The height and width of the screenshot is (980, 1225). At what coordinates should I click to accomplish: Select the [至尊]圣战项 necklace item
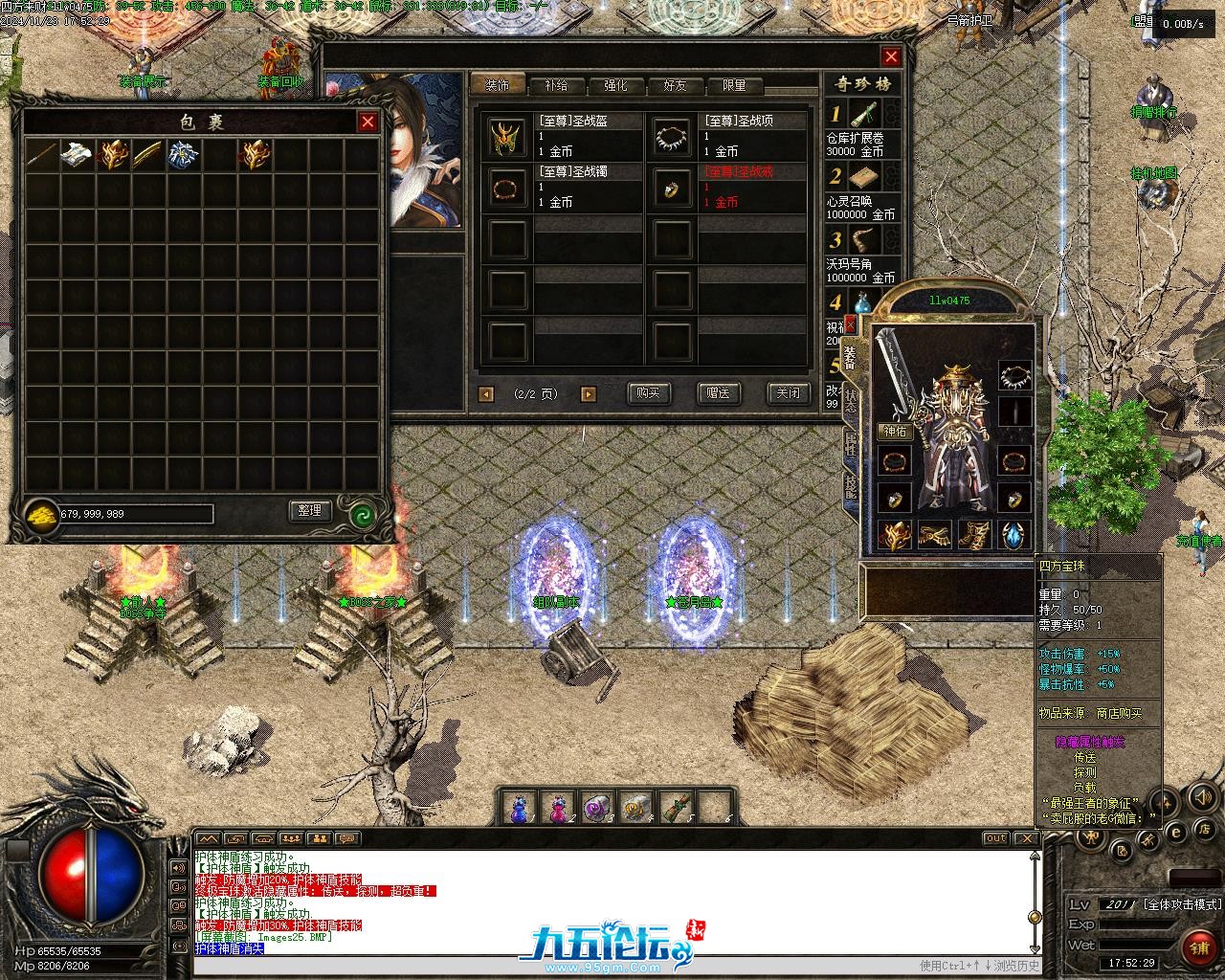click(x=673, y=137)
